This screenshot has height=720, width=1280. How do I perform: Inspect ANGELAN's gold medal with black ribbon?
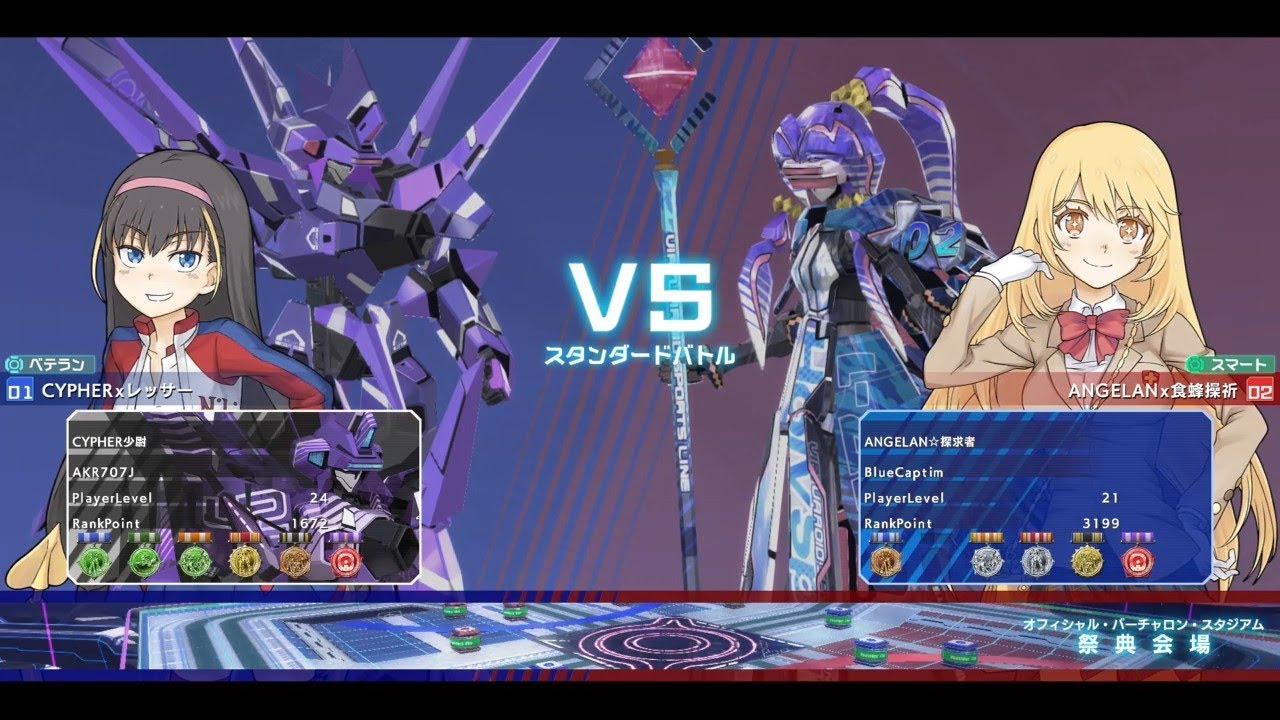(1087, 562)
